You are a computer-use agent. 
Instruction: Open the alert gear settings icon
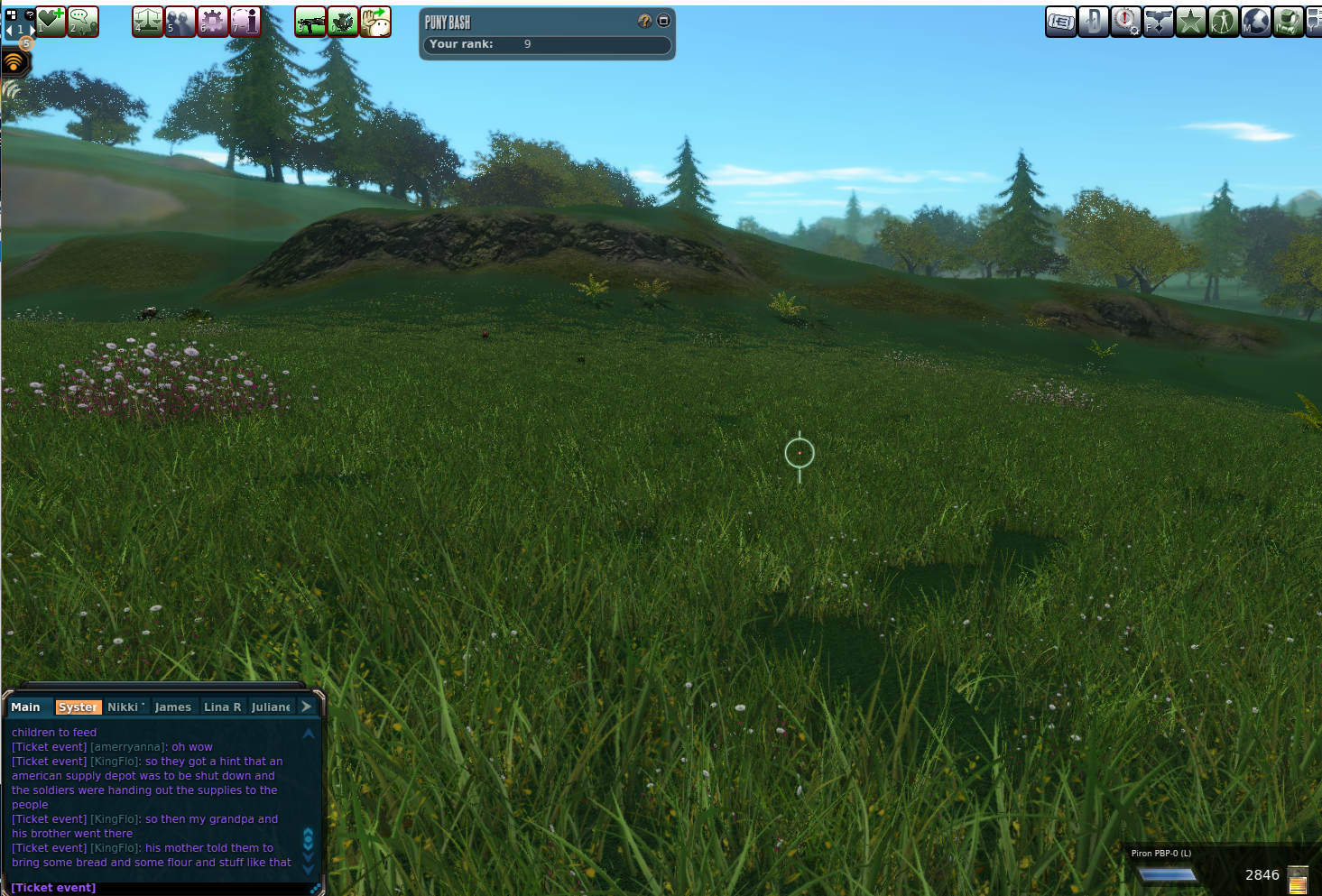(1125, 21)
